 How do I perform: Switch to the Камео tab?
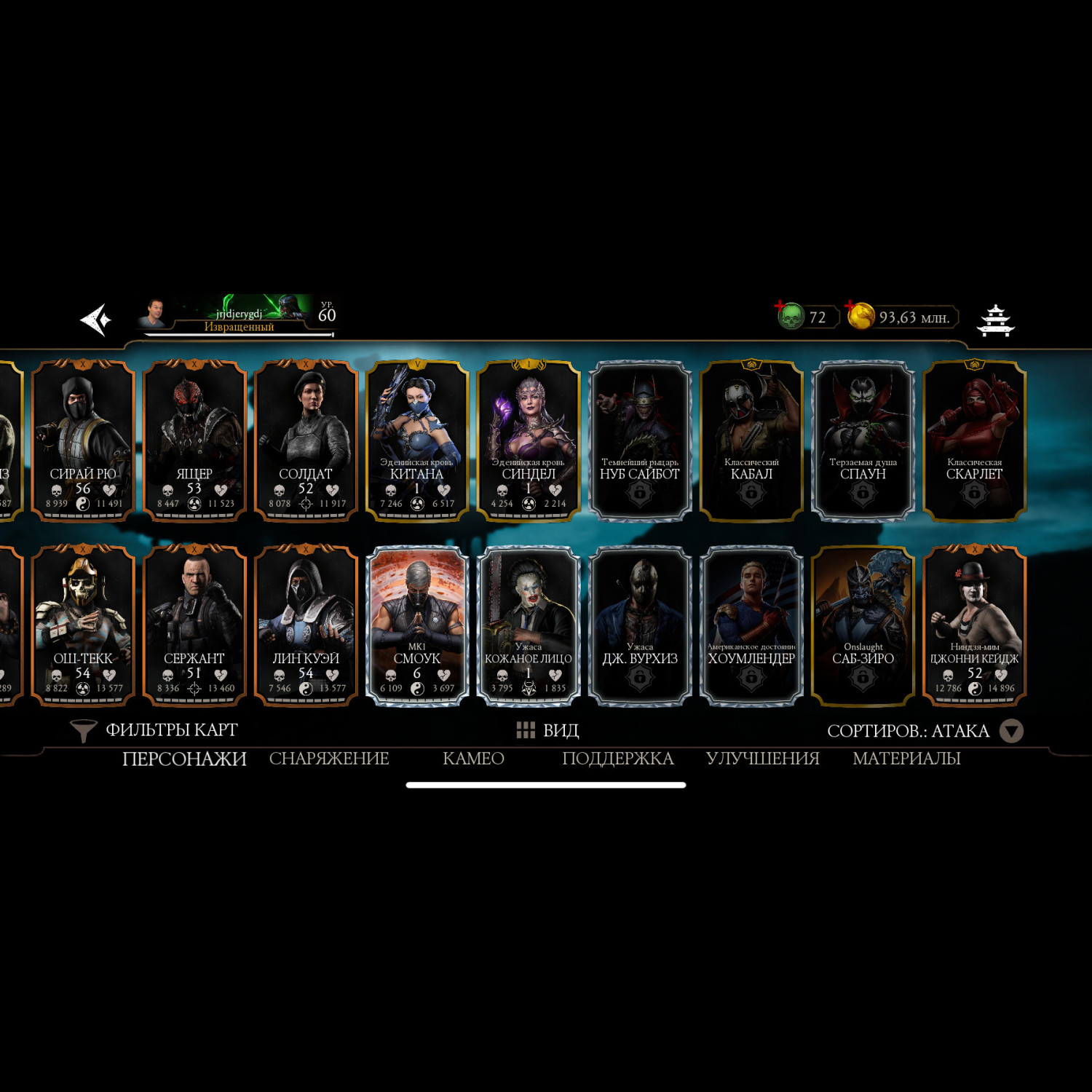473,759
